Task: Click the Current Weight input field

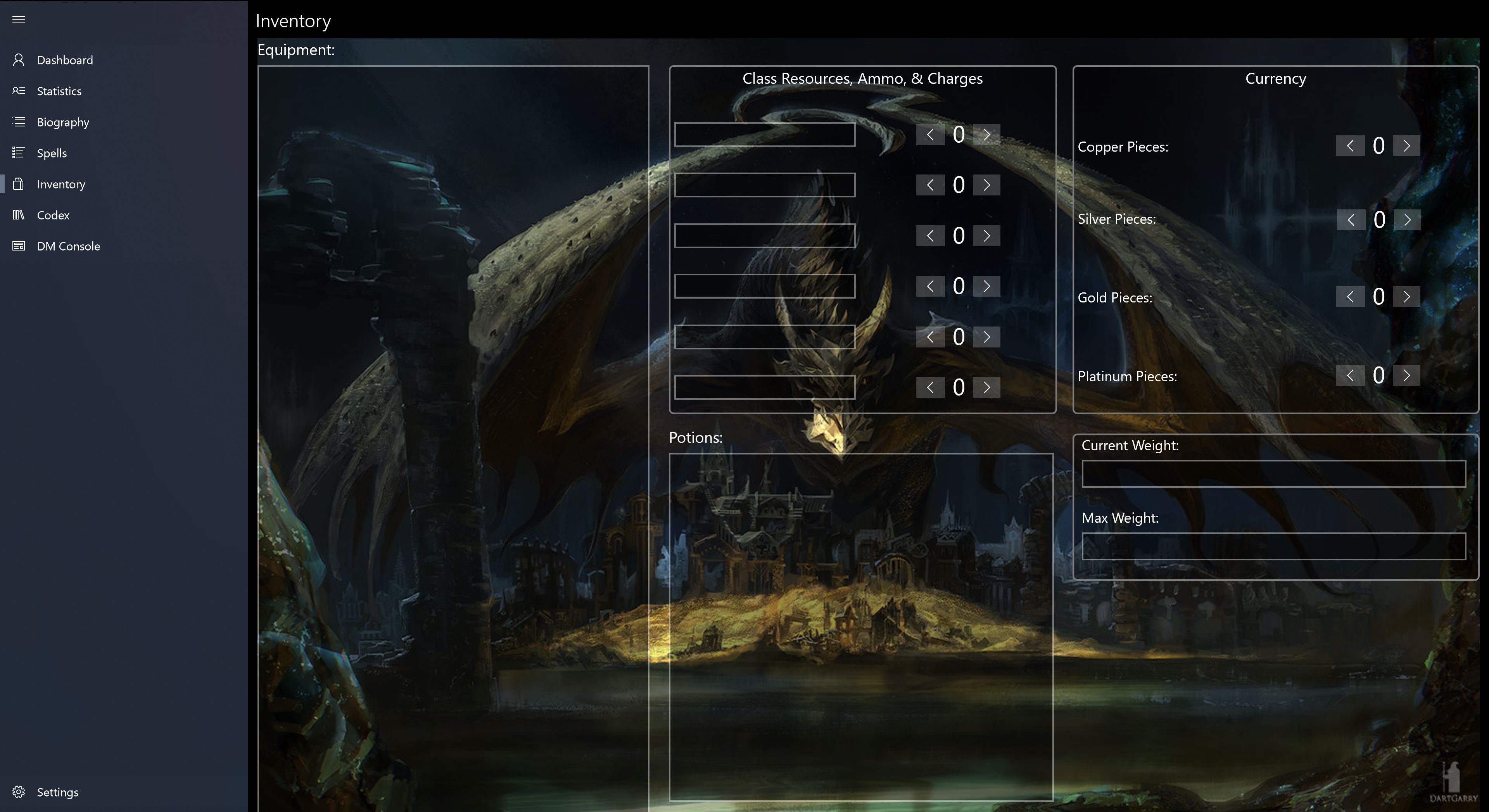Action: (x=1273, y=474)
